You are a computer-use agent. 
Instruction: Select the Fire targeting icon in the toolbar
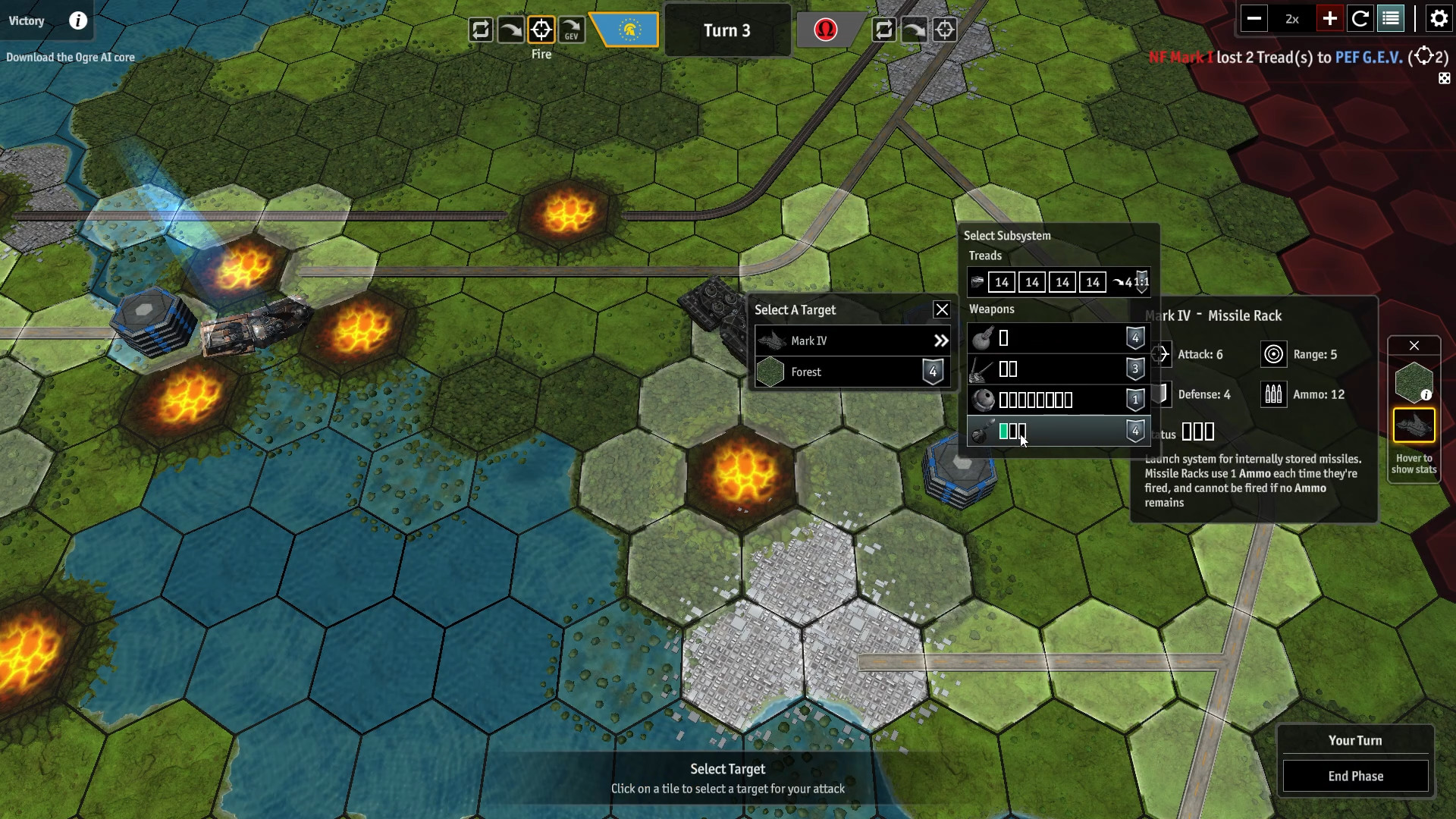(x=541, y=30)
